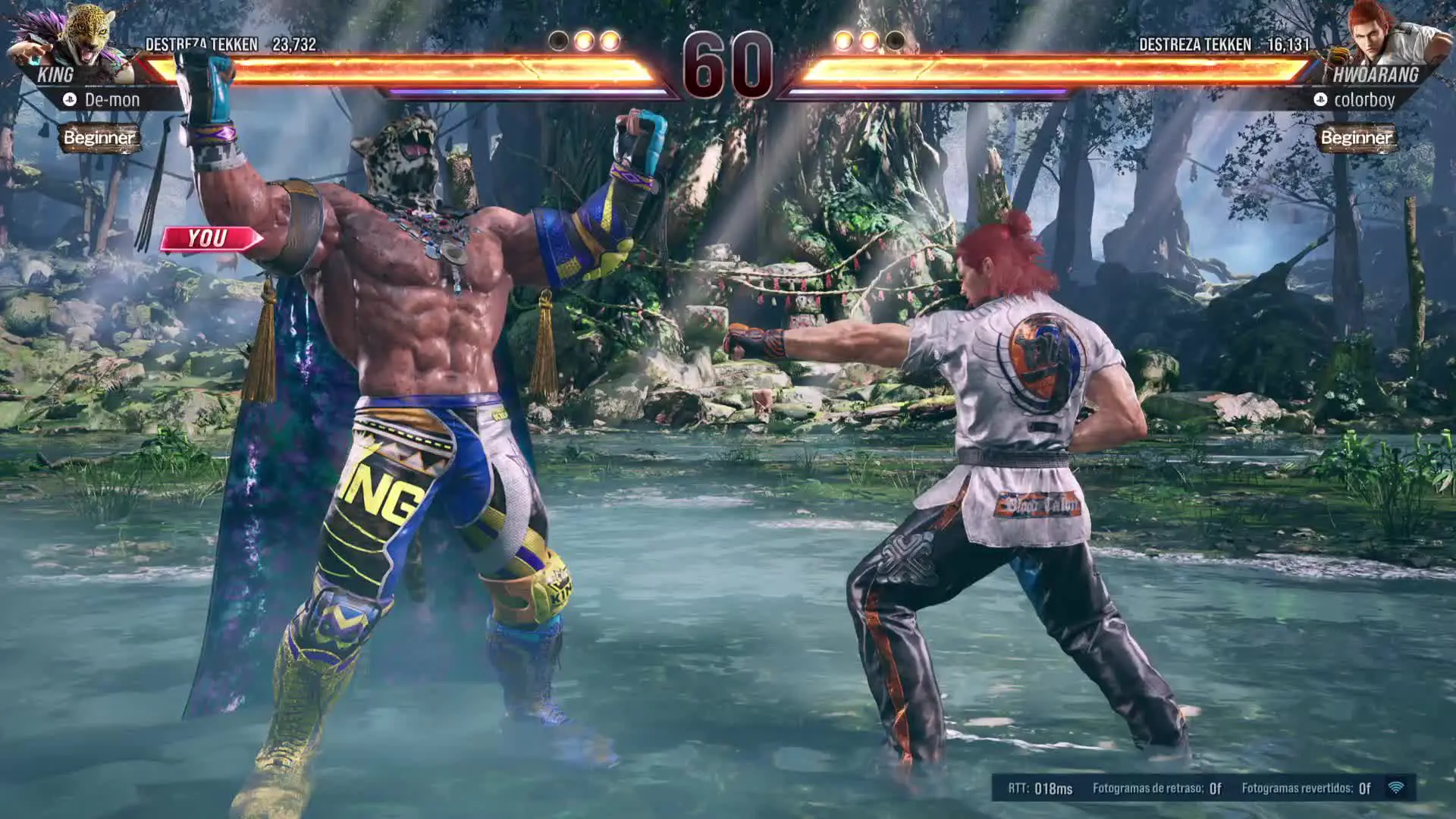This screenshot has width=1456, height=819.
Task: Click colorboy's Beginner rank badge
Action: 1356,138
